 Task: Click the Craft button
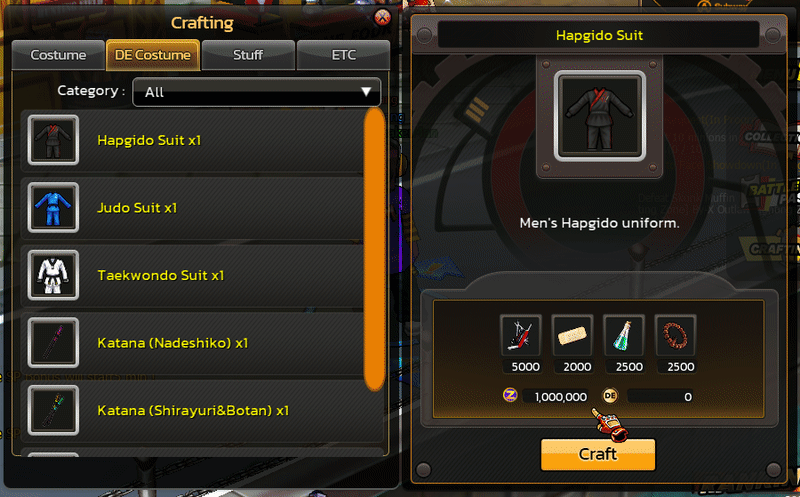[598, 454]
